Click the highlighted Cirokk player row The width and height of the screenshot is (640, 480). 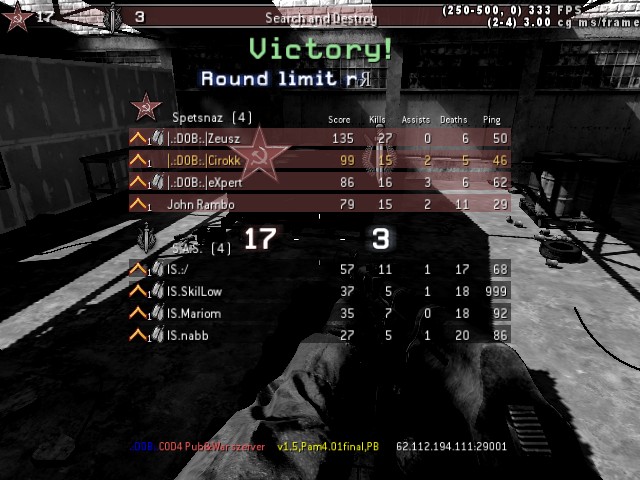pos(319,160)
